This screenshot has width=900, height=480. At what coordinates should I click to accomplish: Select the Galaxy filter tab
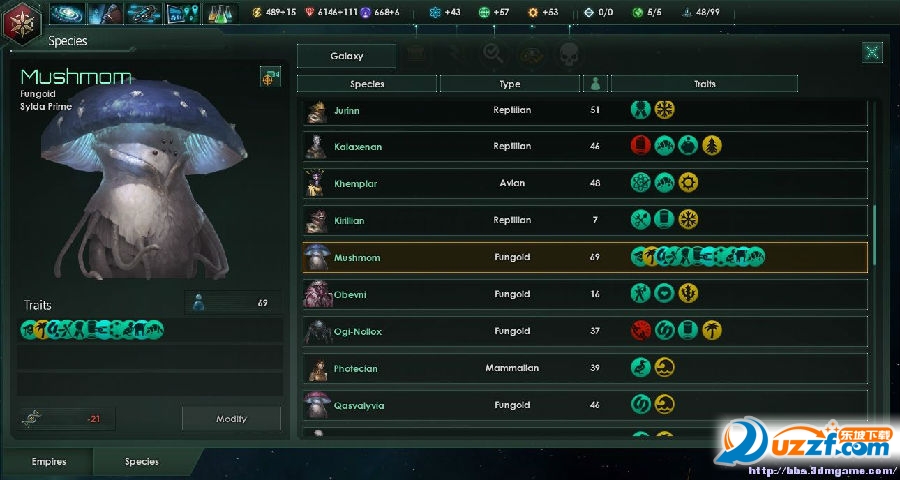coord(346,57)
